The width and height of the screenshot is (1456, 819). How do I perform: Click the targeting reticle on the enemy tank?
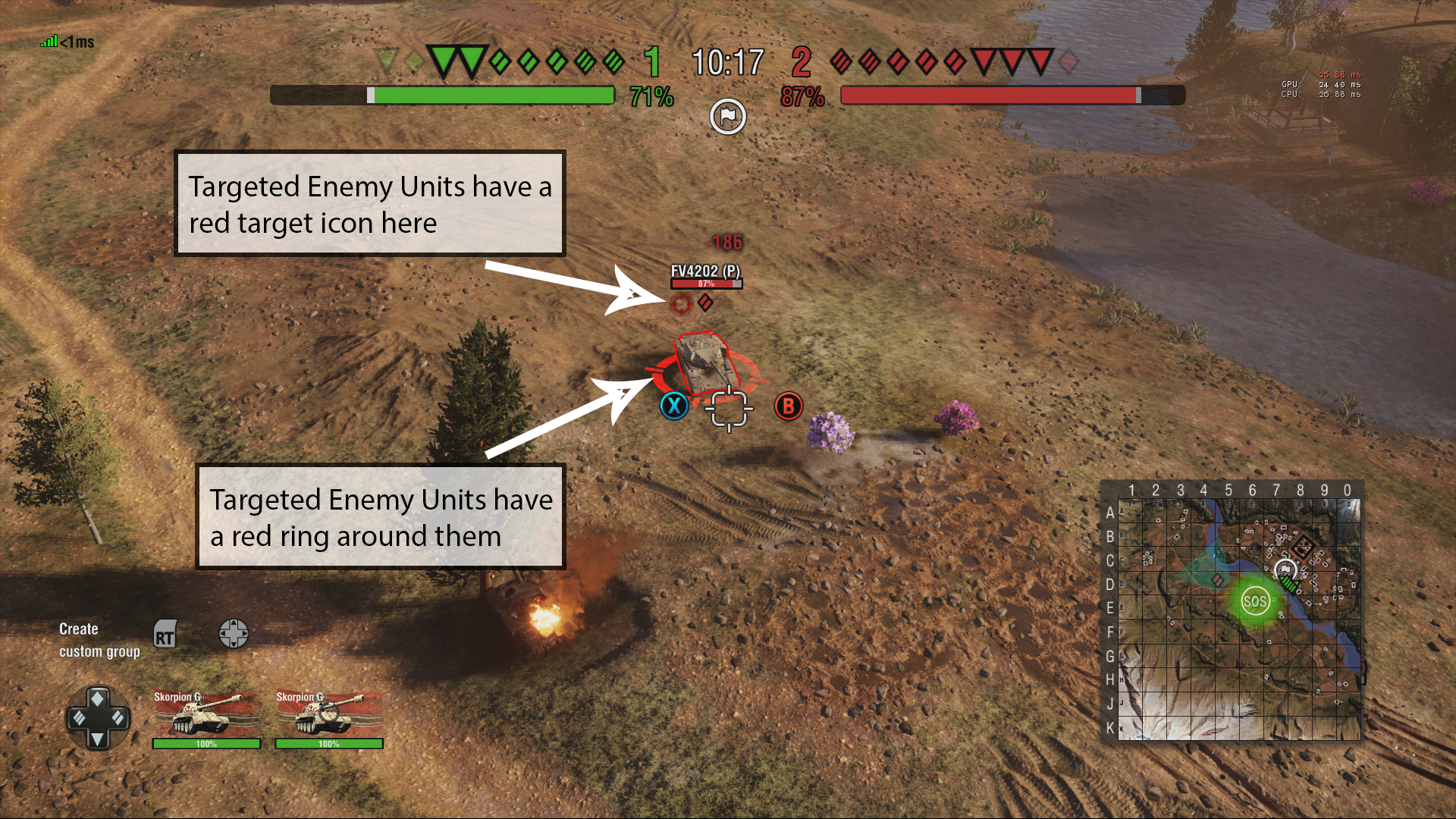tap(730, 408)
